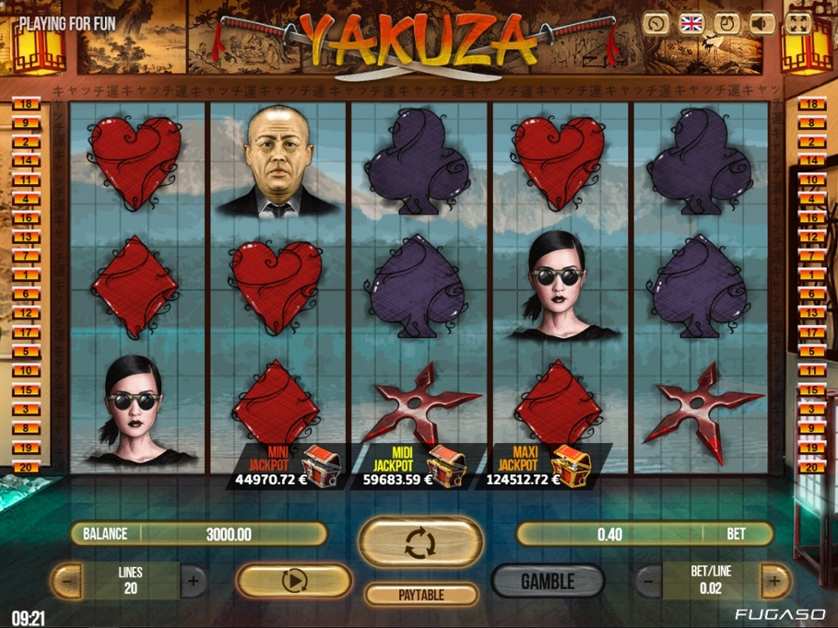
Task: Open the Paytable
Action: pos(419,594)
